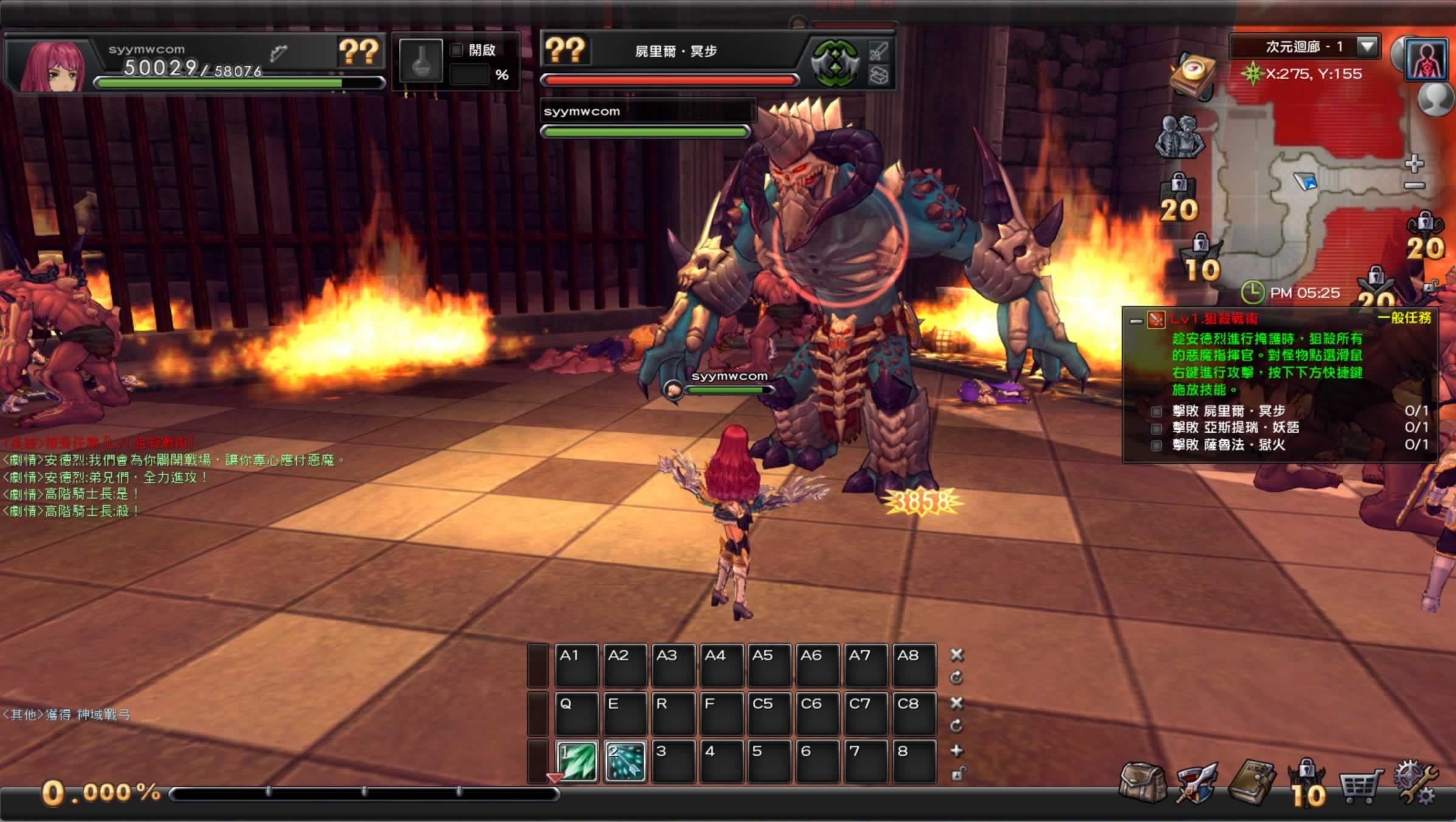Use the teal arrow-rain skill in slot 2
The height and width of the screenshot is (822, 1456).
[x=625, y=761]
